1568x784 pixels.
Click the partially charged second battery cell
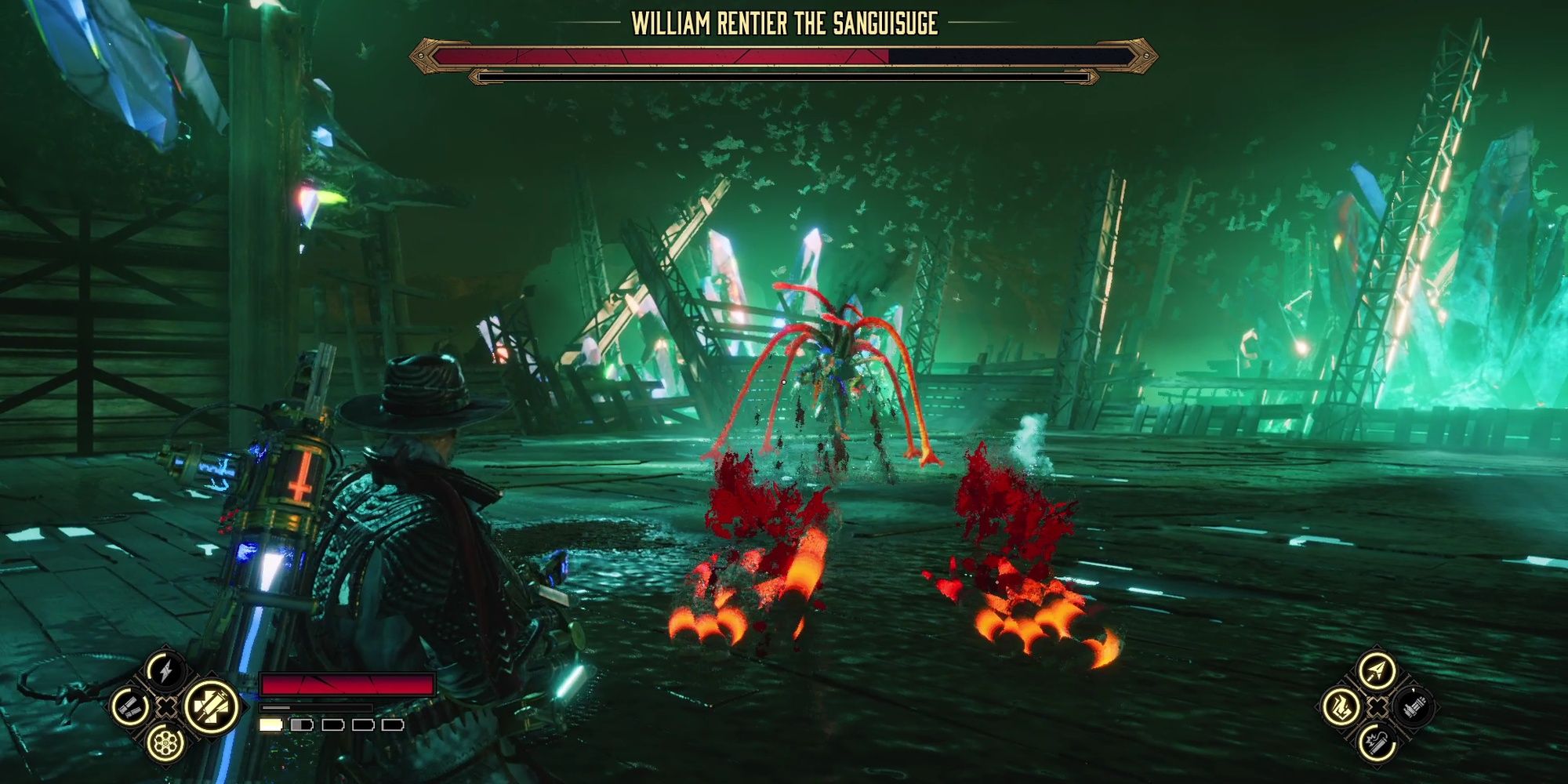302,725
